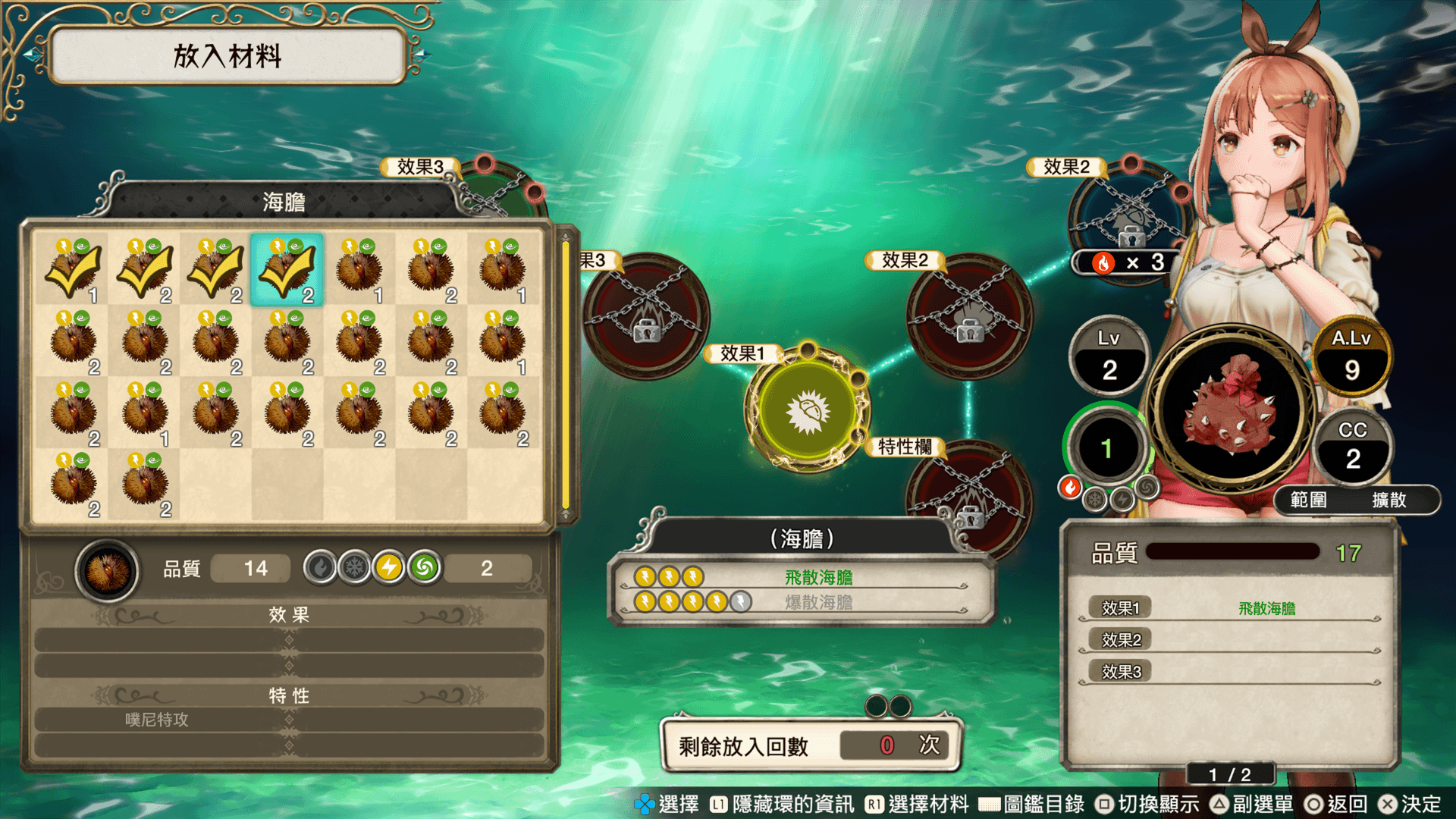
Task: Select the 效果1 row in the result panel
Action: [x=1228, y=608]
